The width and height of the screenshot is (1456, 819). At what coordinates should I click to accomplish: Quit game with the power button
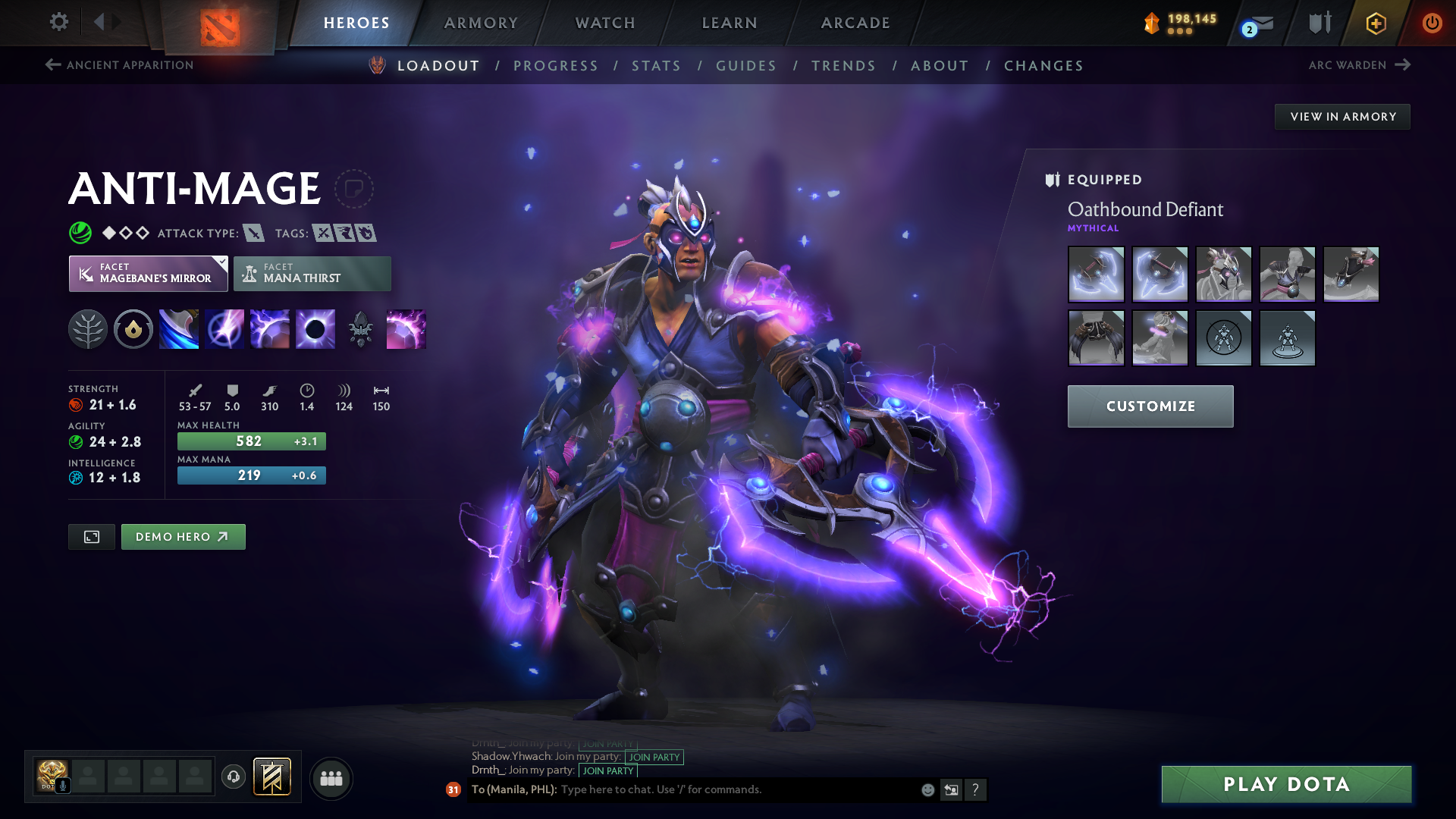[1432, 23]
